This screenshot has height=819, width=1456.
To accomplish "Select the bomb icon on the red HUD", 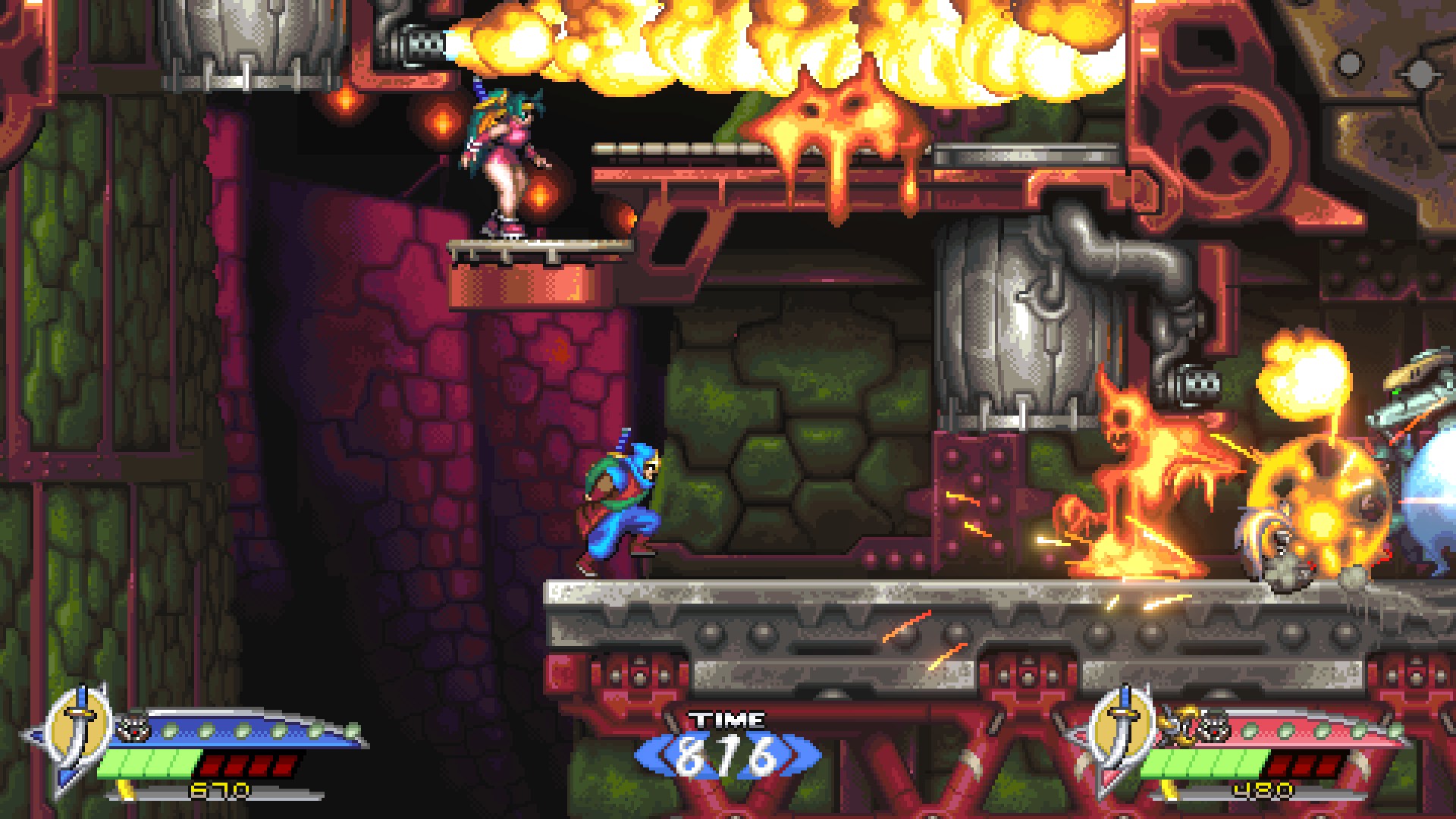I will click(1216, 726).
